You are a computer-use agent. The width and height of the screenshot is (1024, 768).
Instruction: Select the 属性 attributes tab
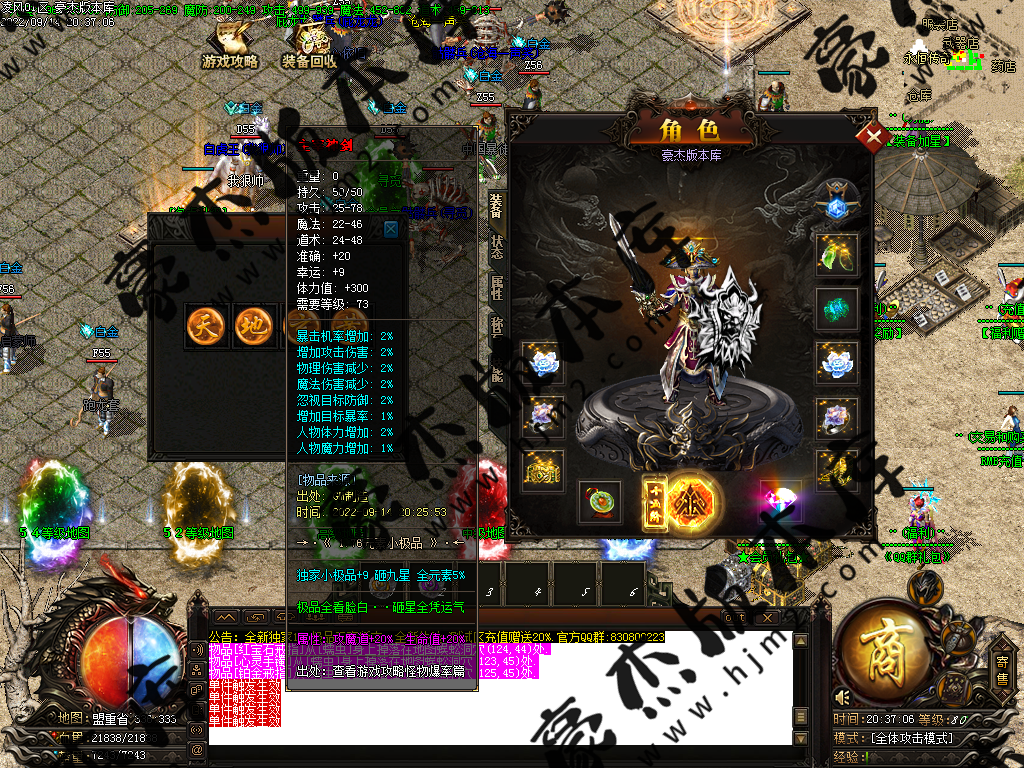[x=496, y=288]
